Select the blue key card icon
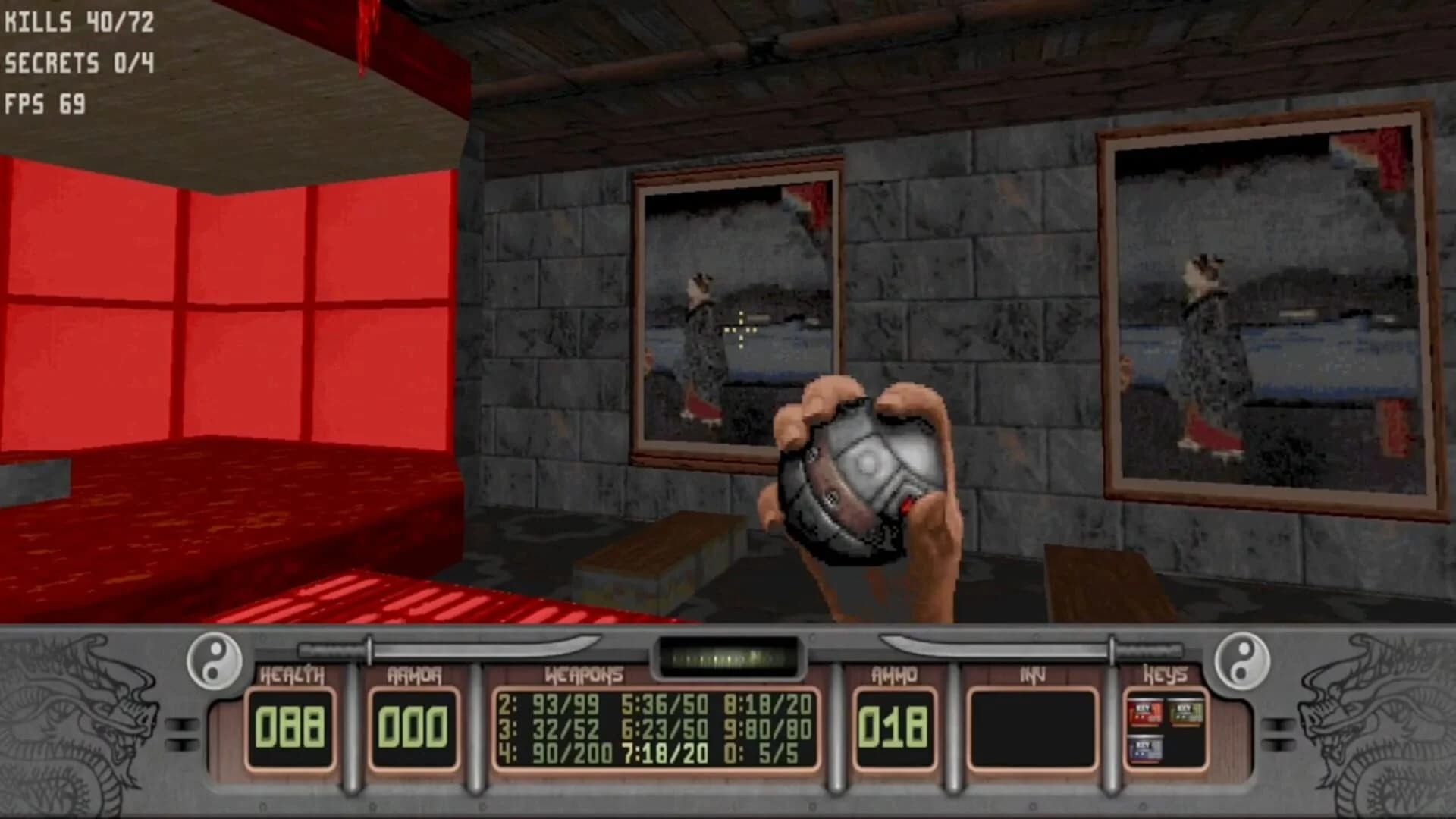The height and width of the screenshot is (819, 1456). pyautogui.click(x=1147, y=749)
